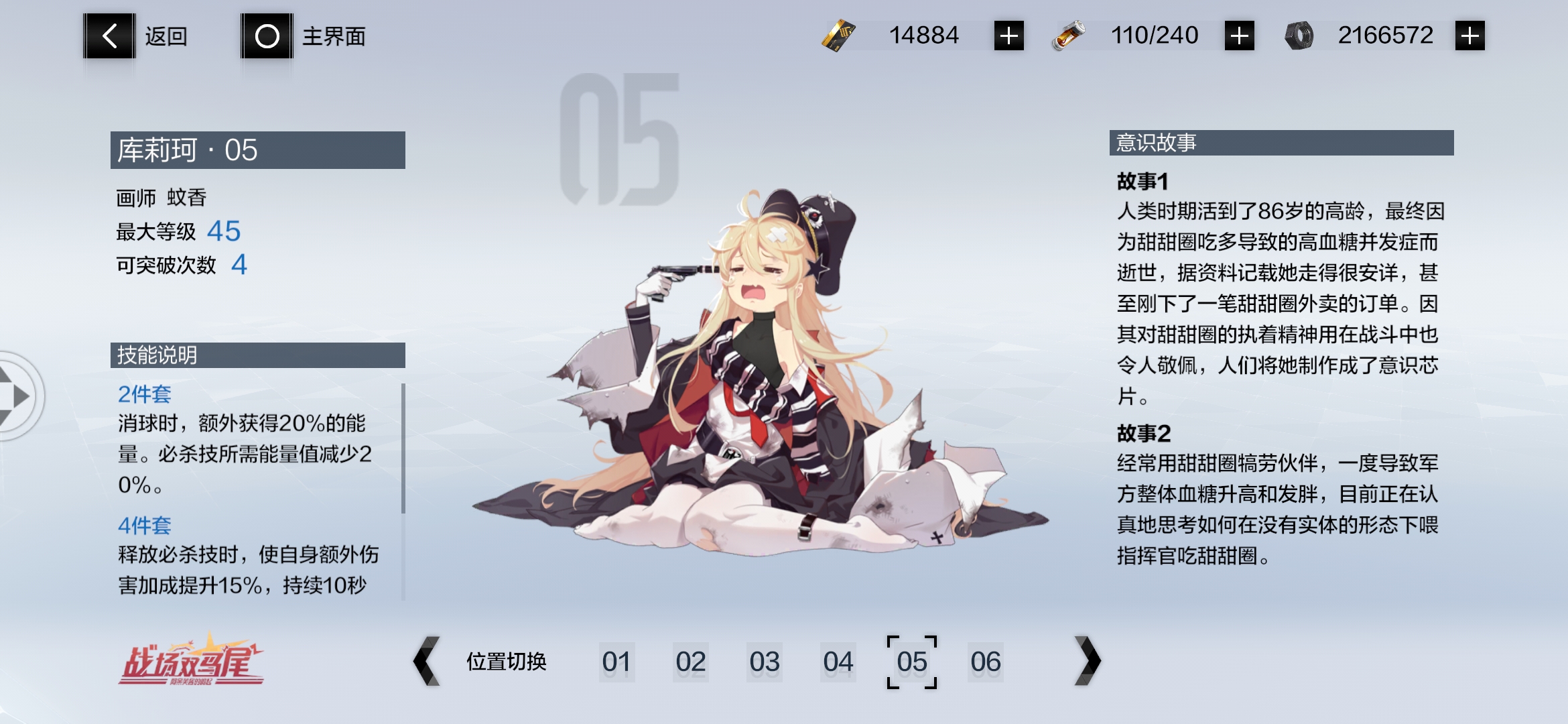This screenshot has height=724, width=1568.
Task: Add more nut coins
Action: coord(1469,36)
